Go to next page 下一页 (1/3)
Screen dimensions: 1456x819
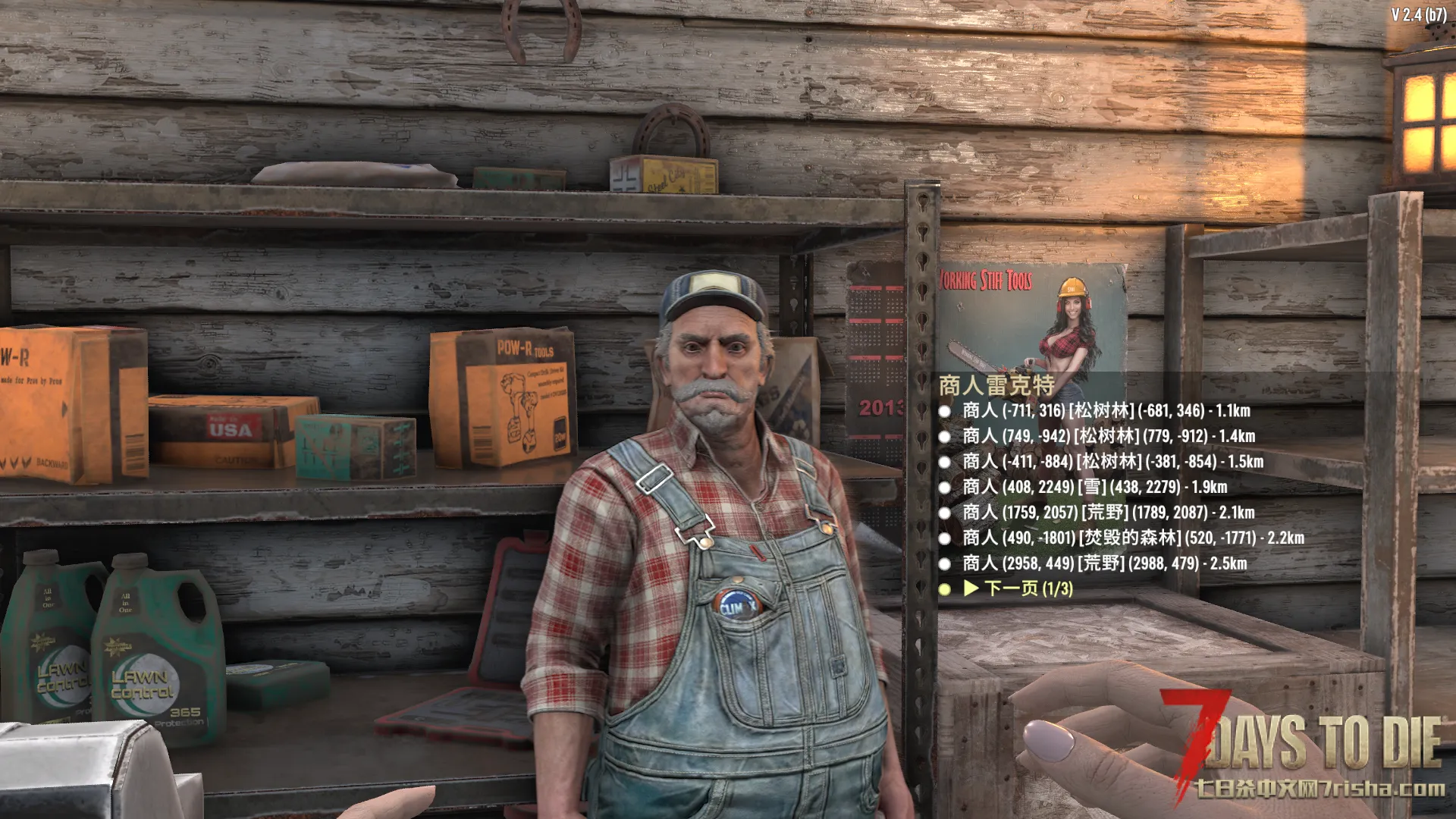1019,588
